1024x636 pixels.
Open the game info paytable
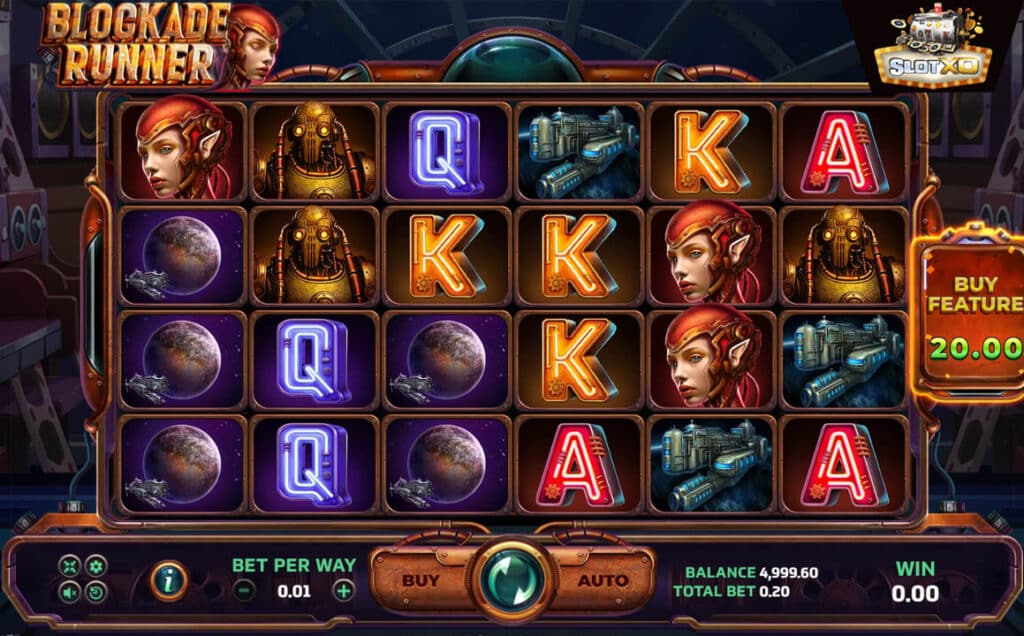166,580
